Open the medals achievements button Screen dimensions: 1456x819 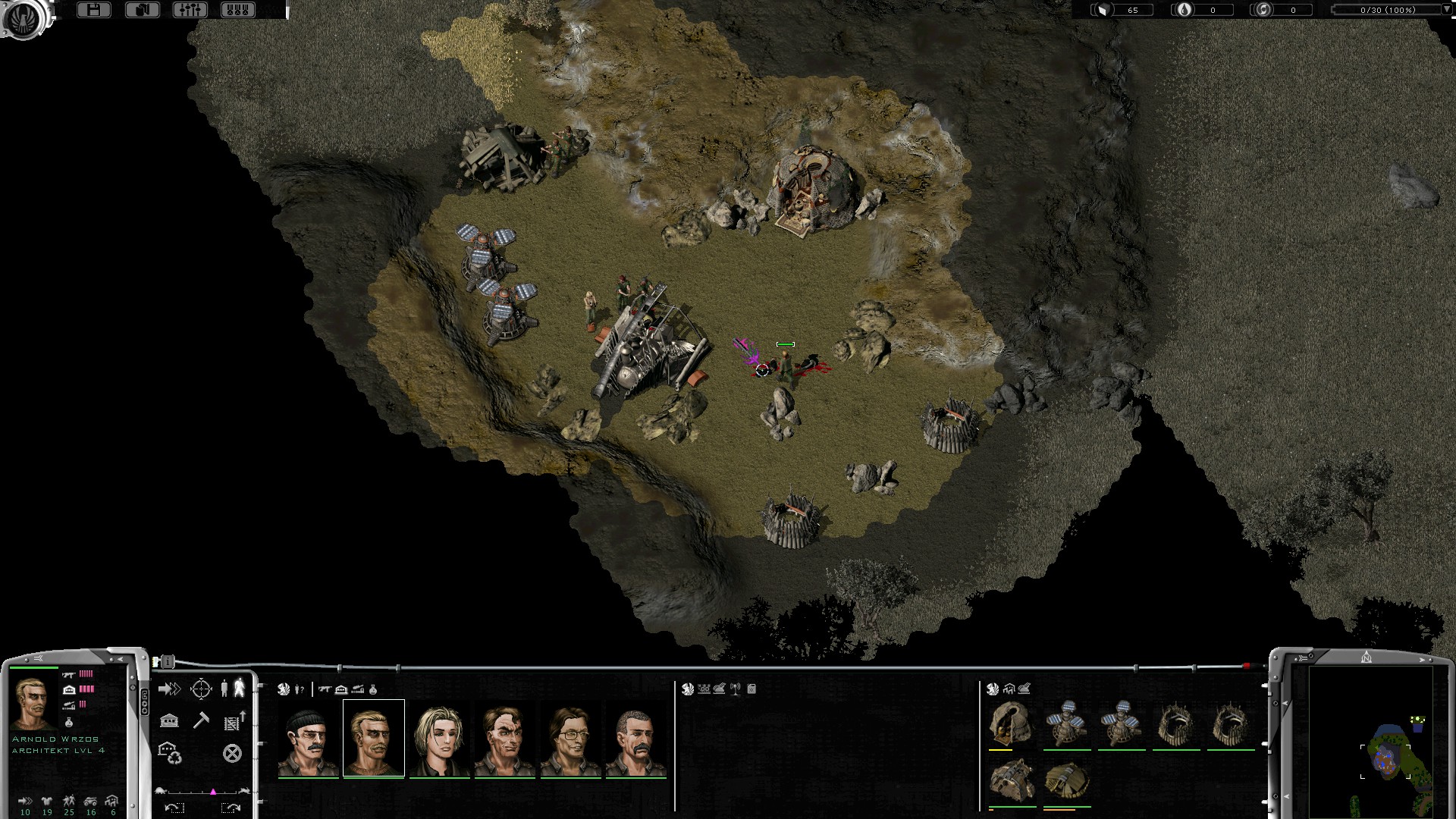237,10
